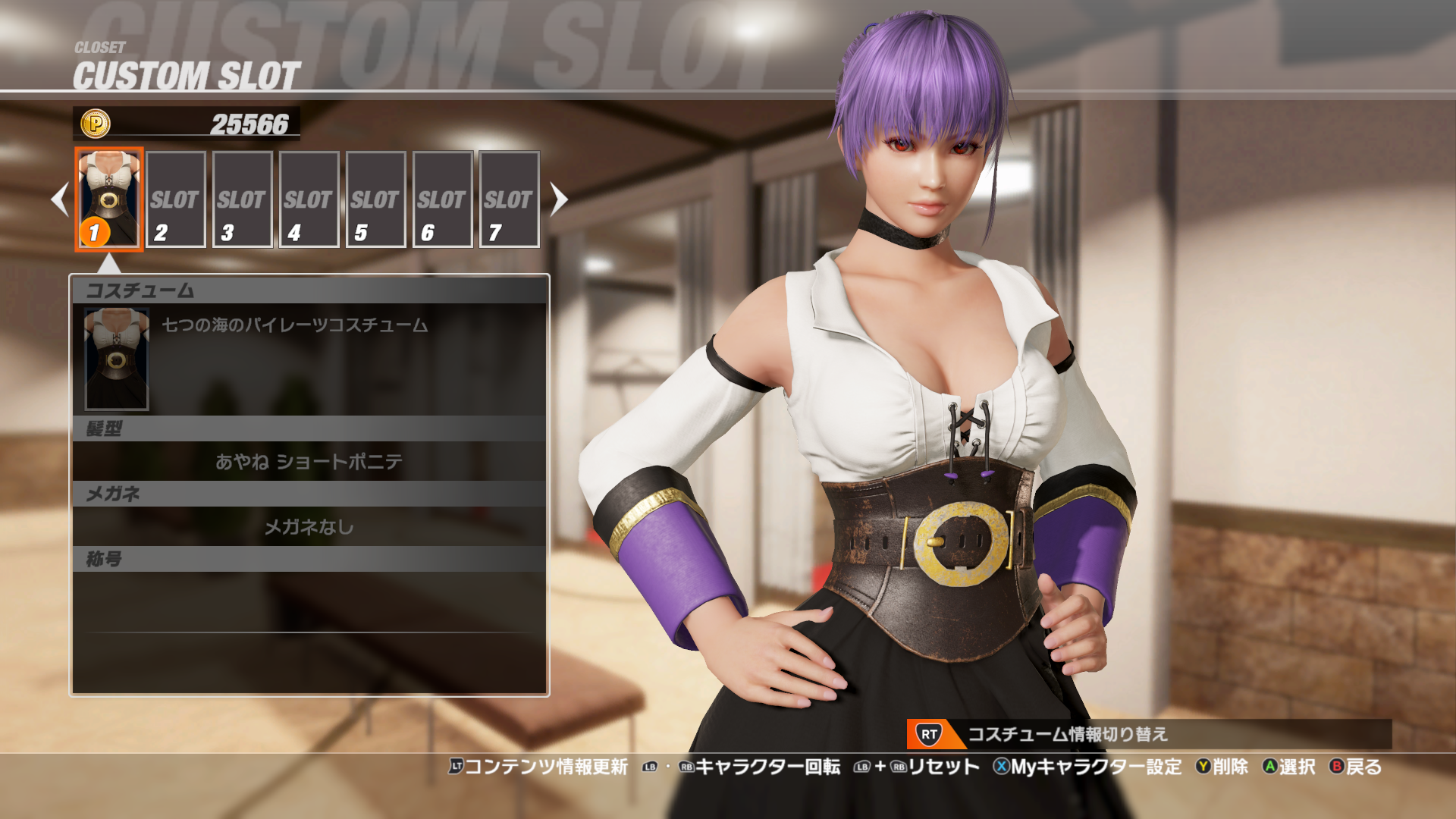Select custom slot 1 with pirate costume
This screenshot has height=819, width=1456.
(x=109, y=199)
